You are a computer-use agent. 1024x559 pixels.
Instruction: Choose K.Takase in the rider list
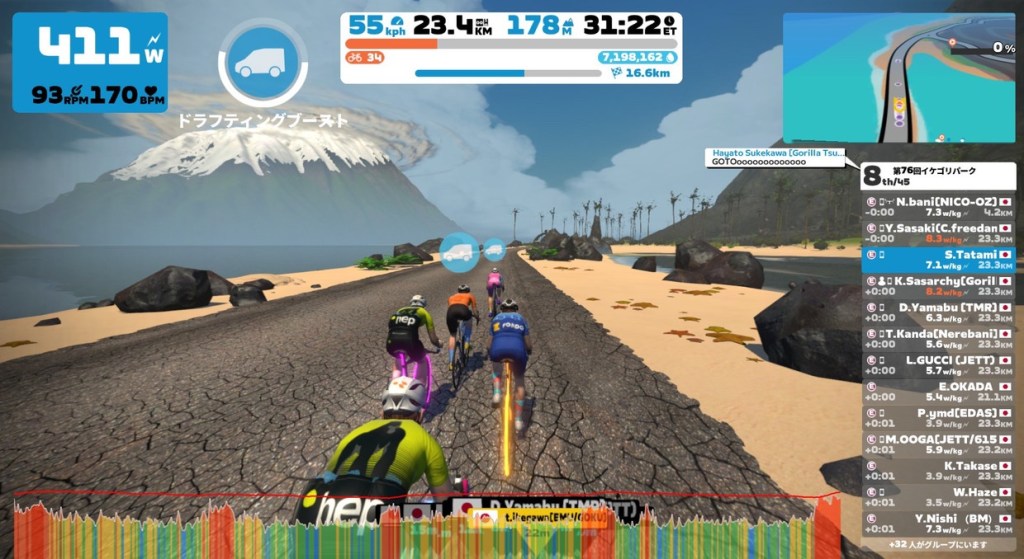click(938, 470)
